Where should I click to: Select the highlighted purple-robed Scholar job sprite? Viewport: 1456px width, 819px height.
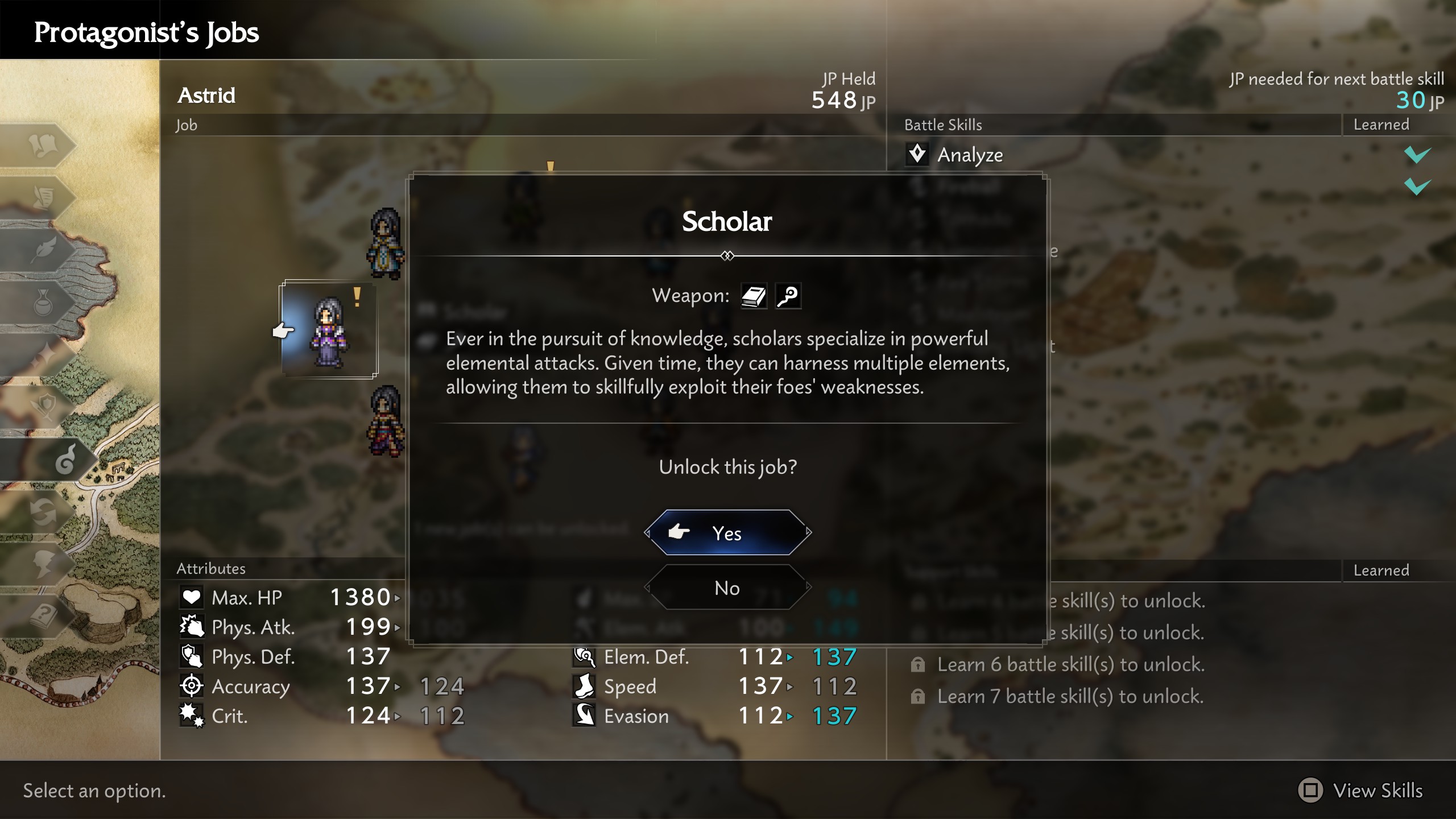click(x=329, y=330)
